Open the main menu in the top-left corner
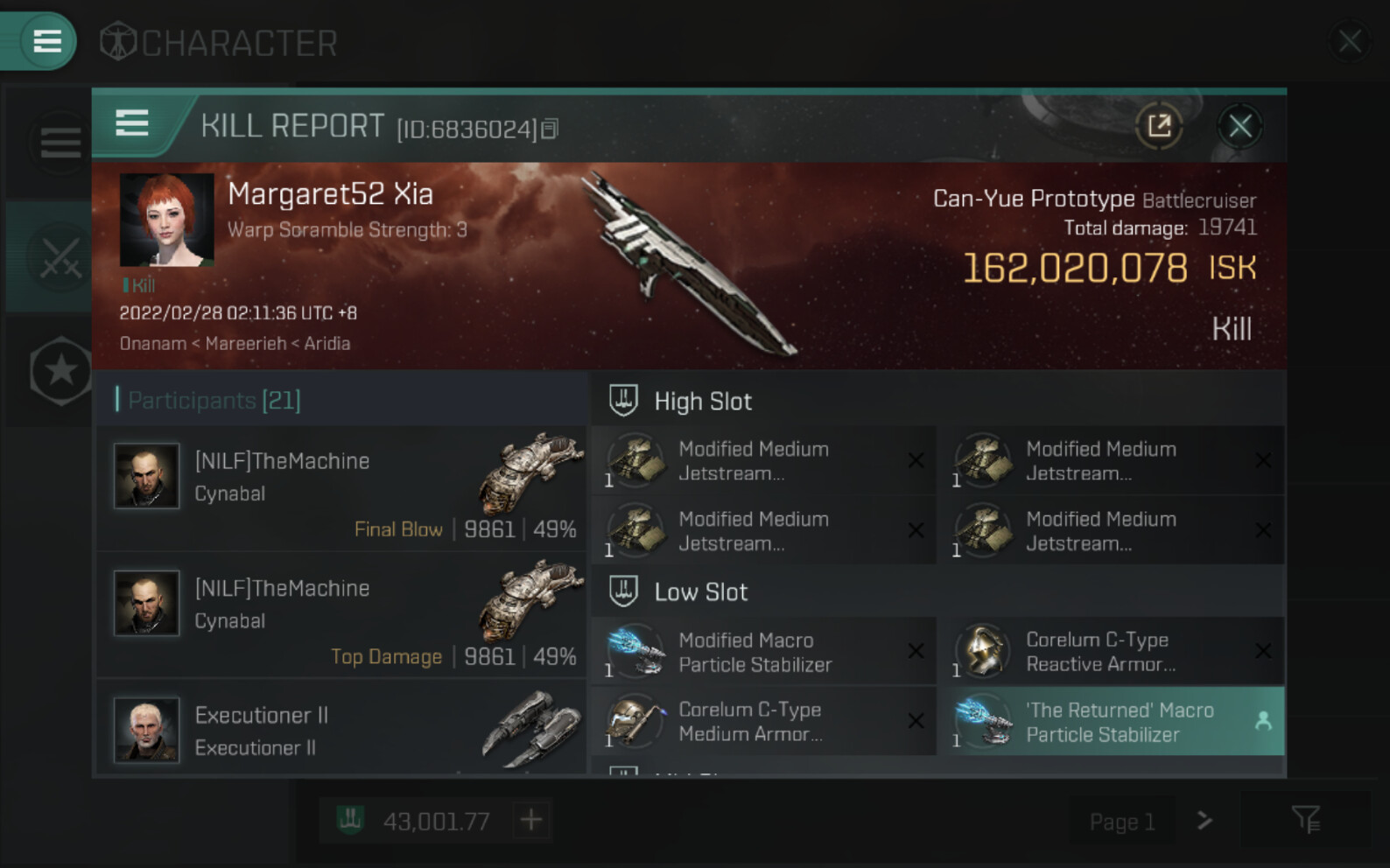The height and width of the screenshot is (868, 1390). (x=46, y=40)
